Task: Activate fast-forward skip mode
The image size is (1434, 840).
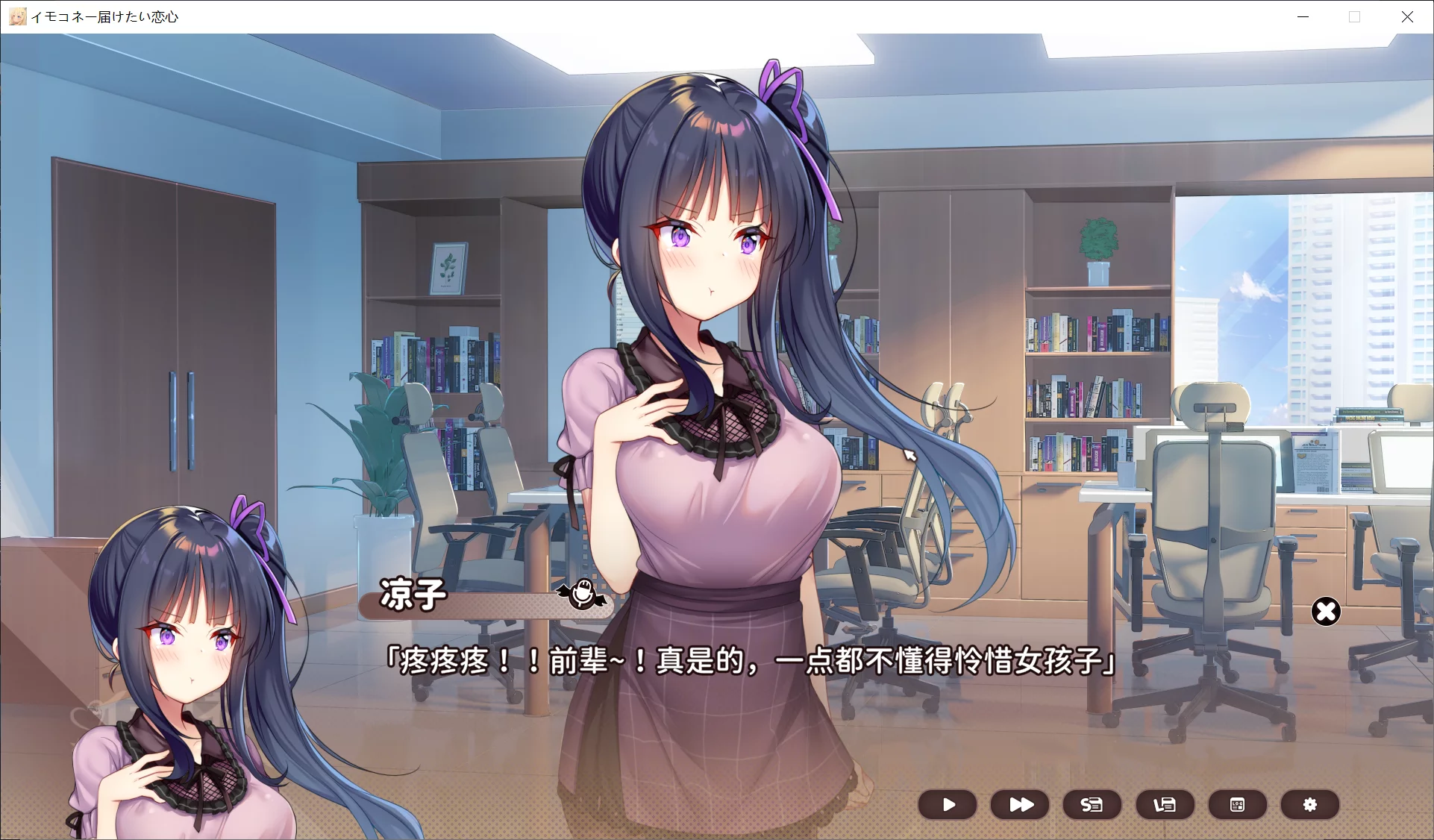Action: click(1019, 805)
